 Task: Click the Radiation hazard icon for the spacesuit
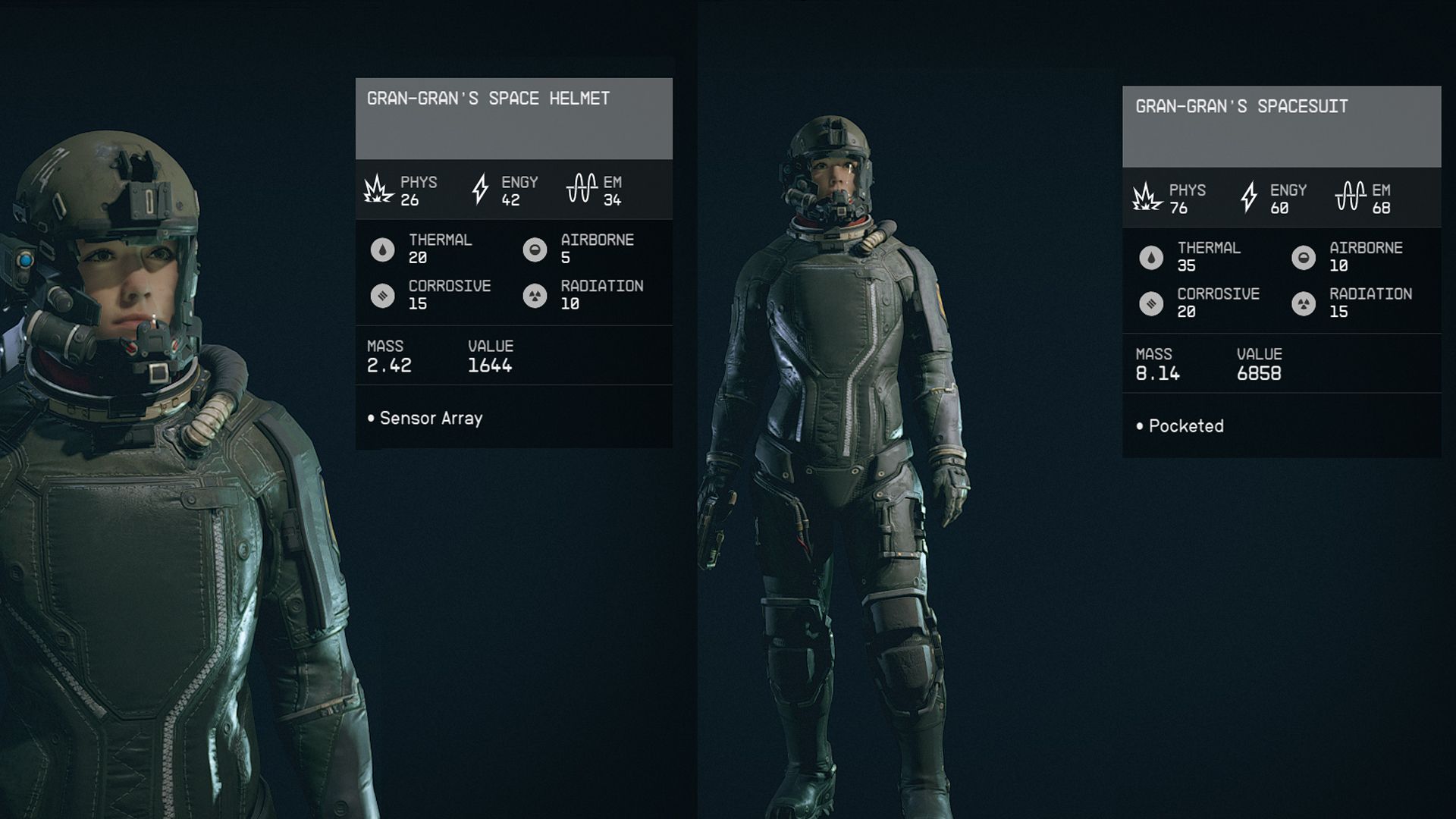click(1304, 303)
